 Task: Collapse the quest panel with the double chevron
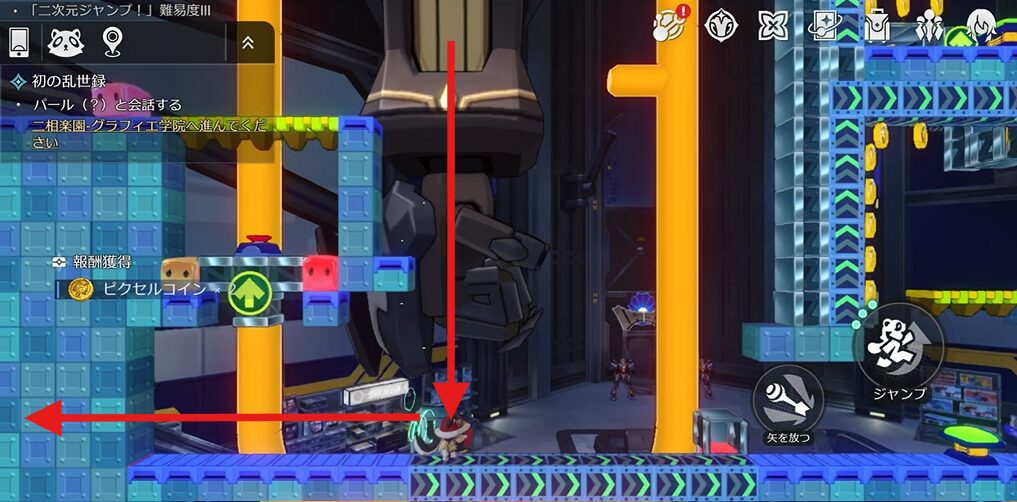pos(248,43)
